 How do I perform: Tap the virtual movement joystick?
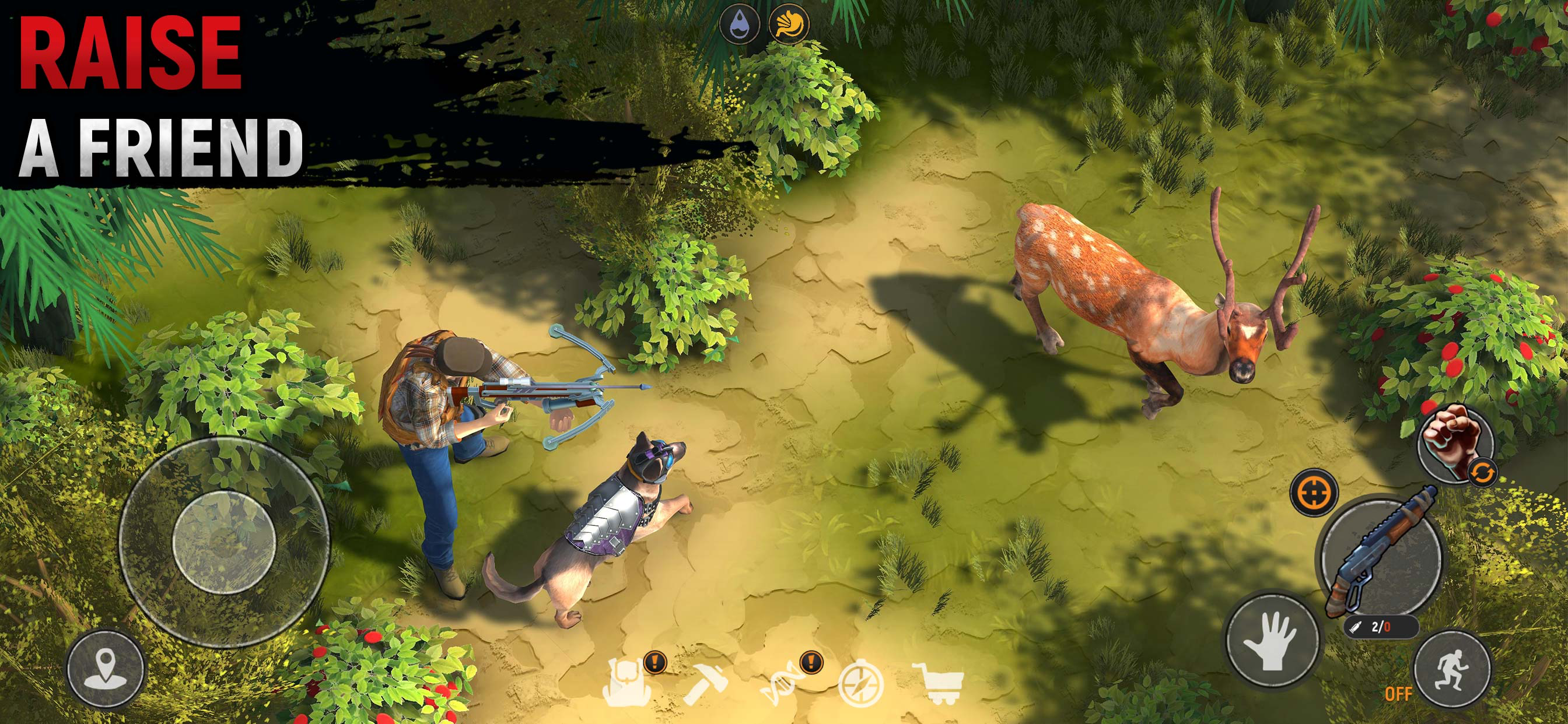[224, 539]
